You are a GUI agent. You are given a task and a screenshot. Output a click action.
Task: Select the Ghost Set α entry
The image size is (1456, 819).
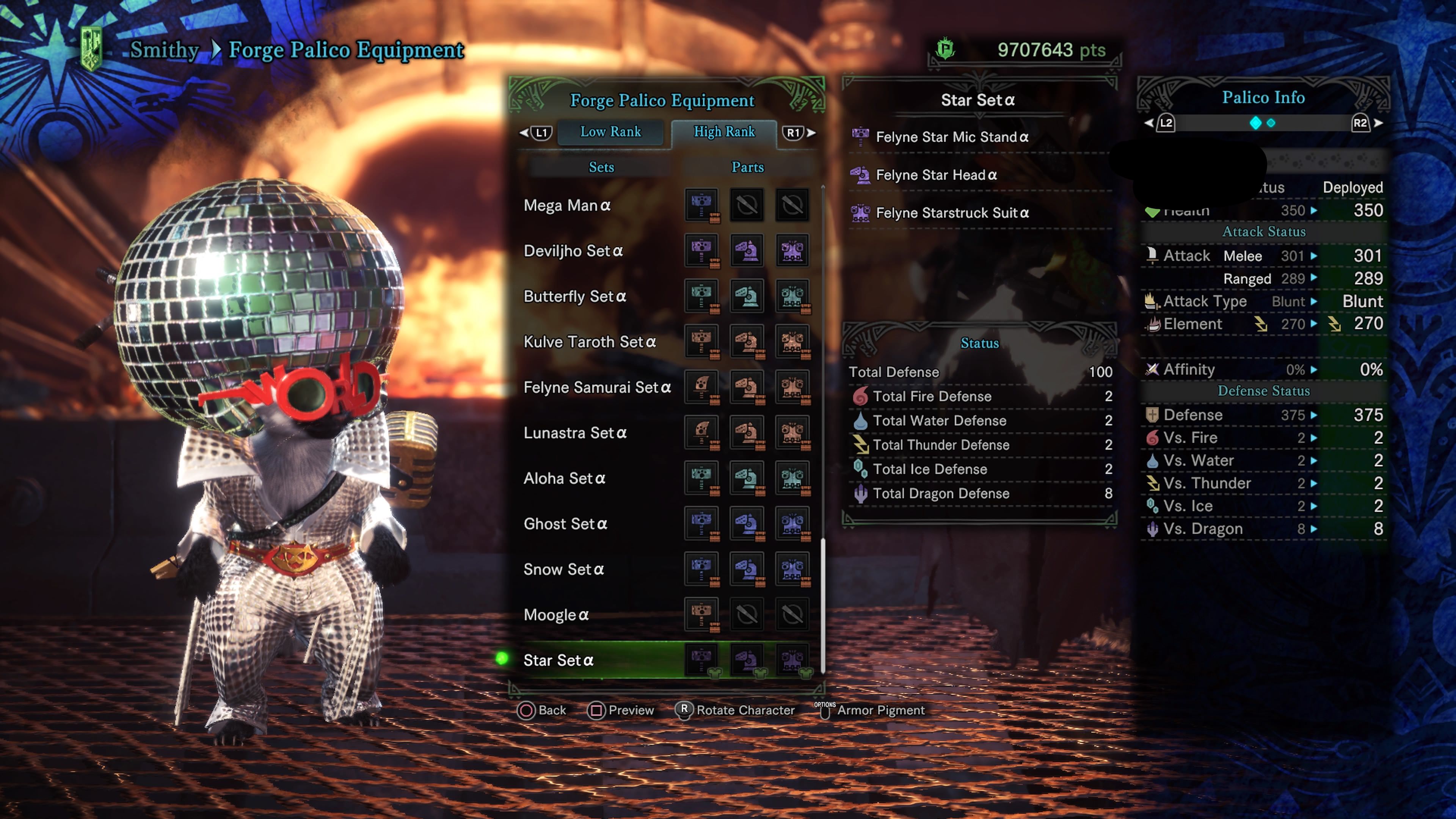[x=565, y=524]
